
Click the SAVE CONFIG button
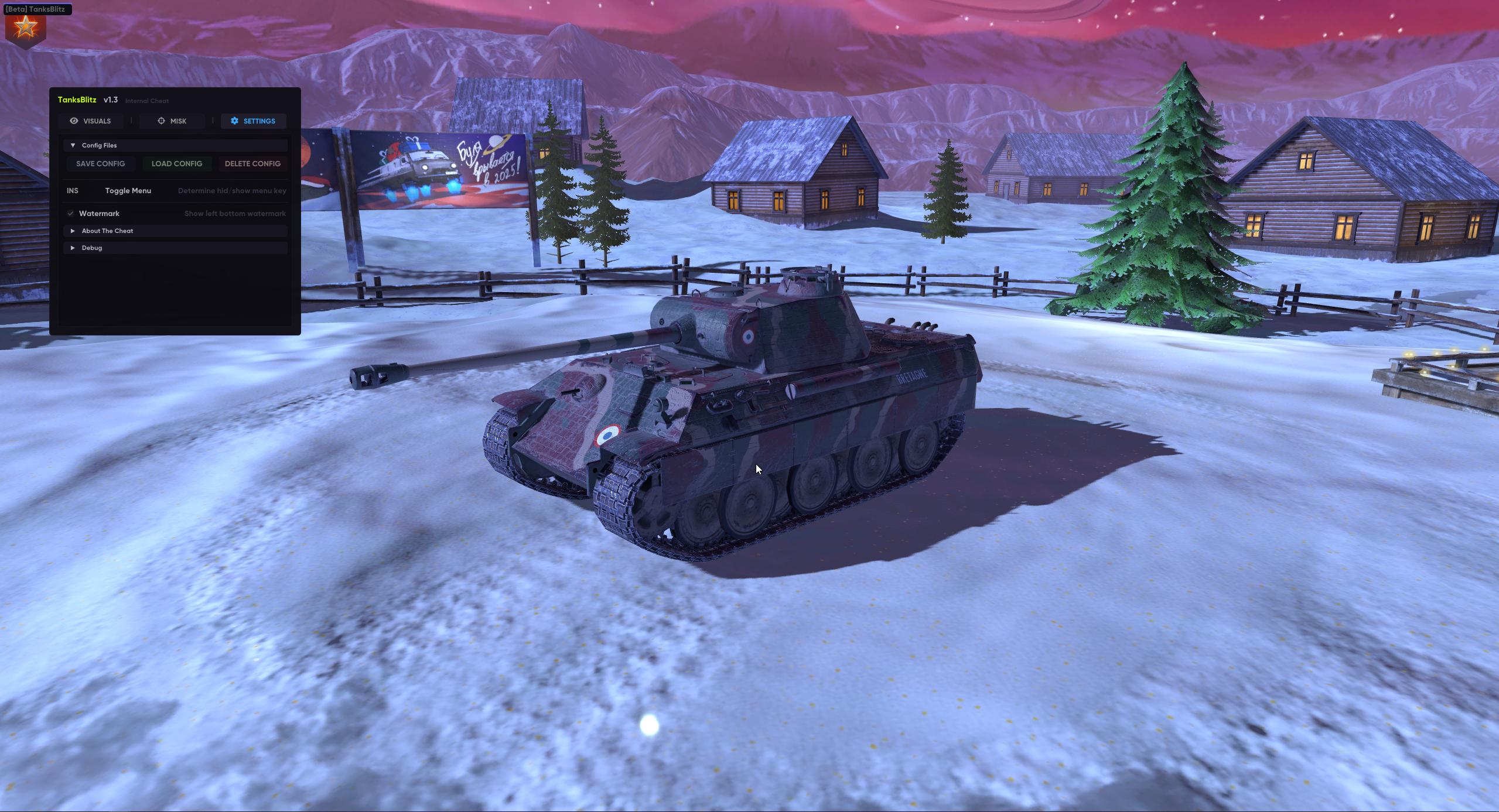click(x=100, y=164)
